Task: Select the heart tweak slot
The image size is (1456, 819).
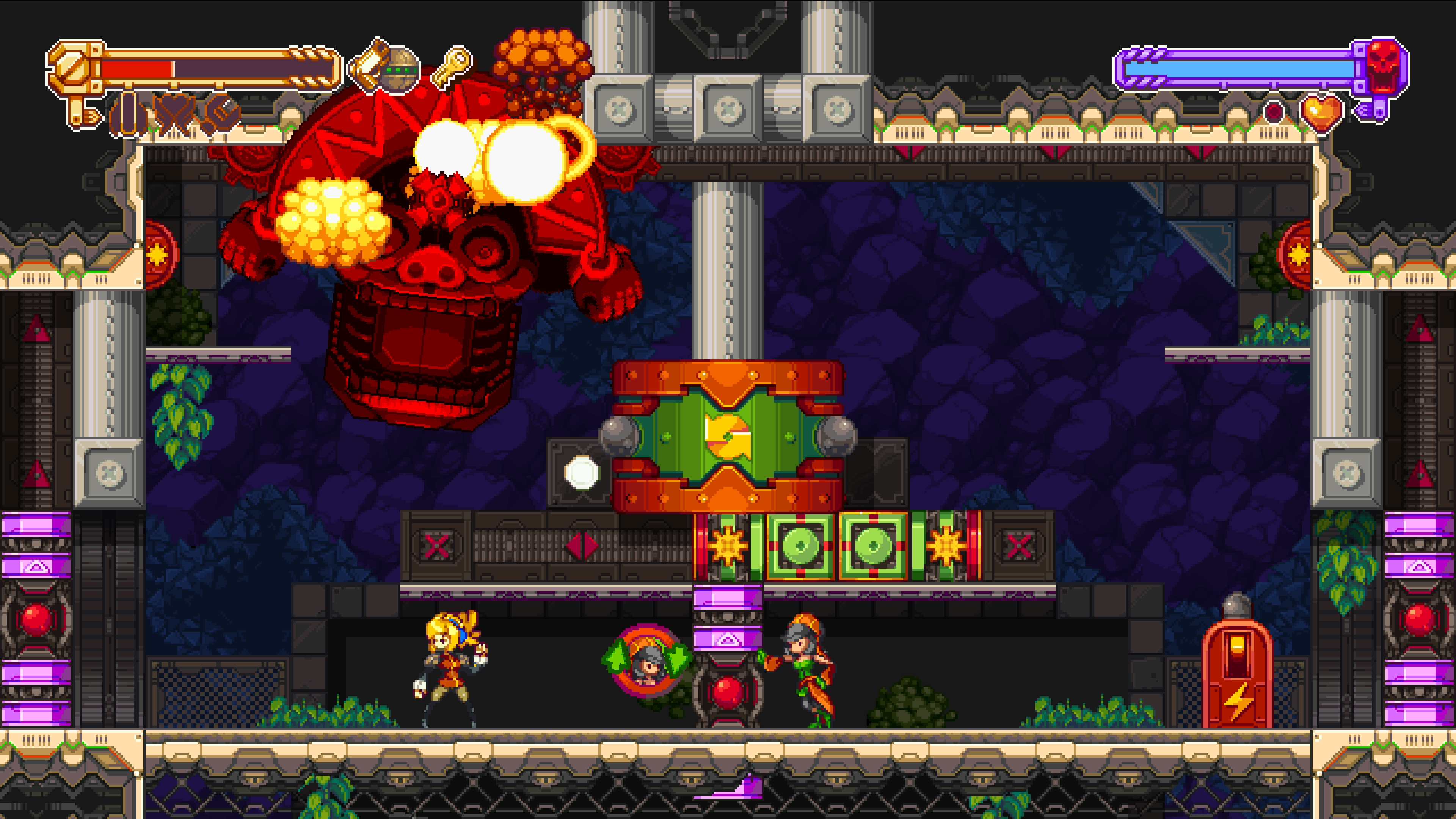Action: [x=175, y=116]
